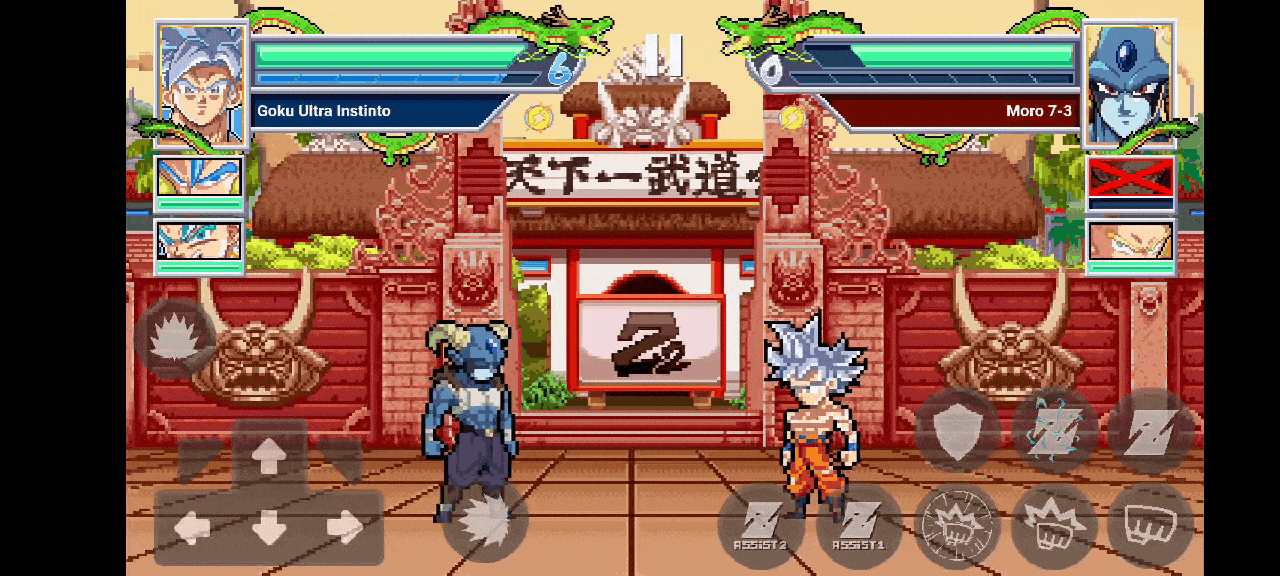
Task: Use the Z special with blue lightning
Action: coord(1054,430)
